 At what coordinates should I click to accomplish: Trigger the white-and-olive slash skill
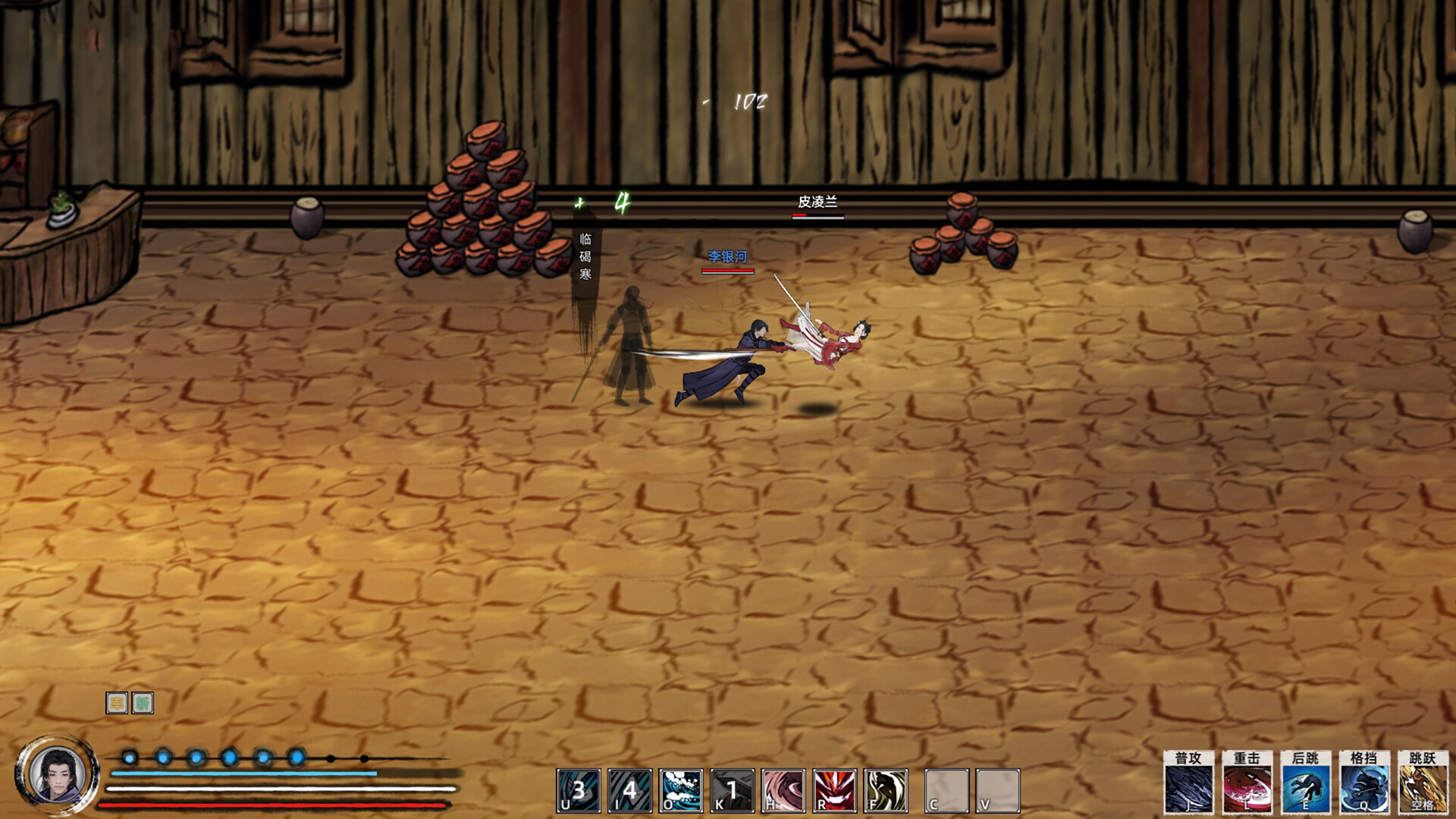[886, 791]
